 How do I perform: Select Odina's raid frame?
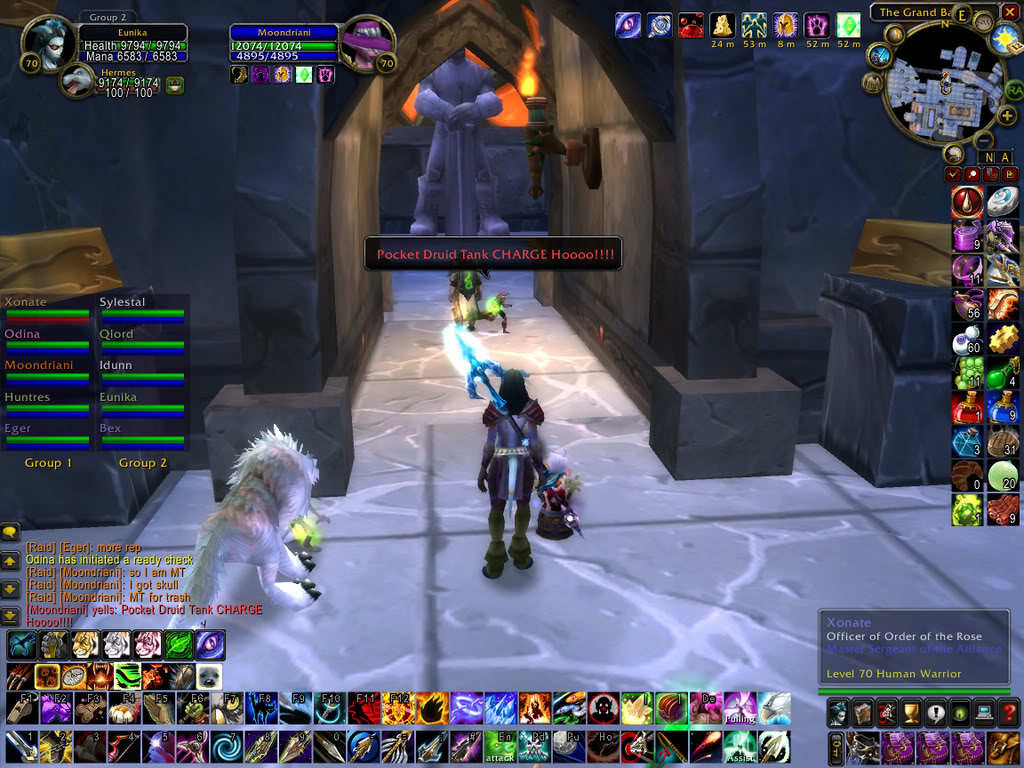click(x=45, y=341)
